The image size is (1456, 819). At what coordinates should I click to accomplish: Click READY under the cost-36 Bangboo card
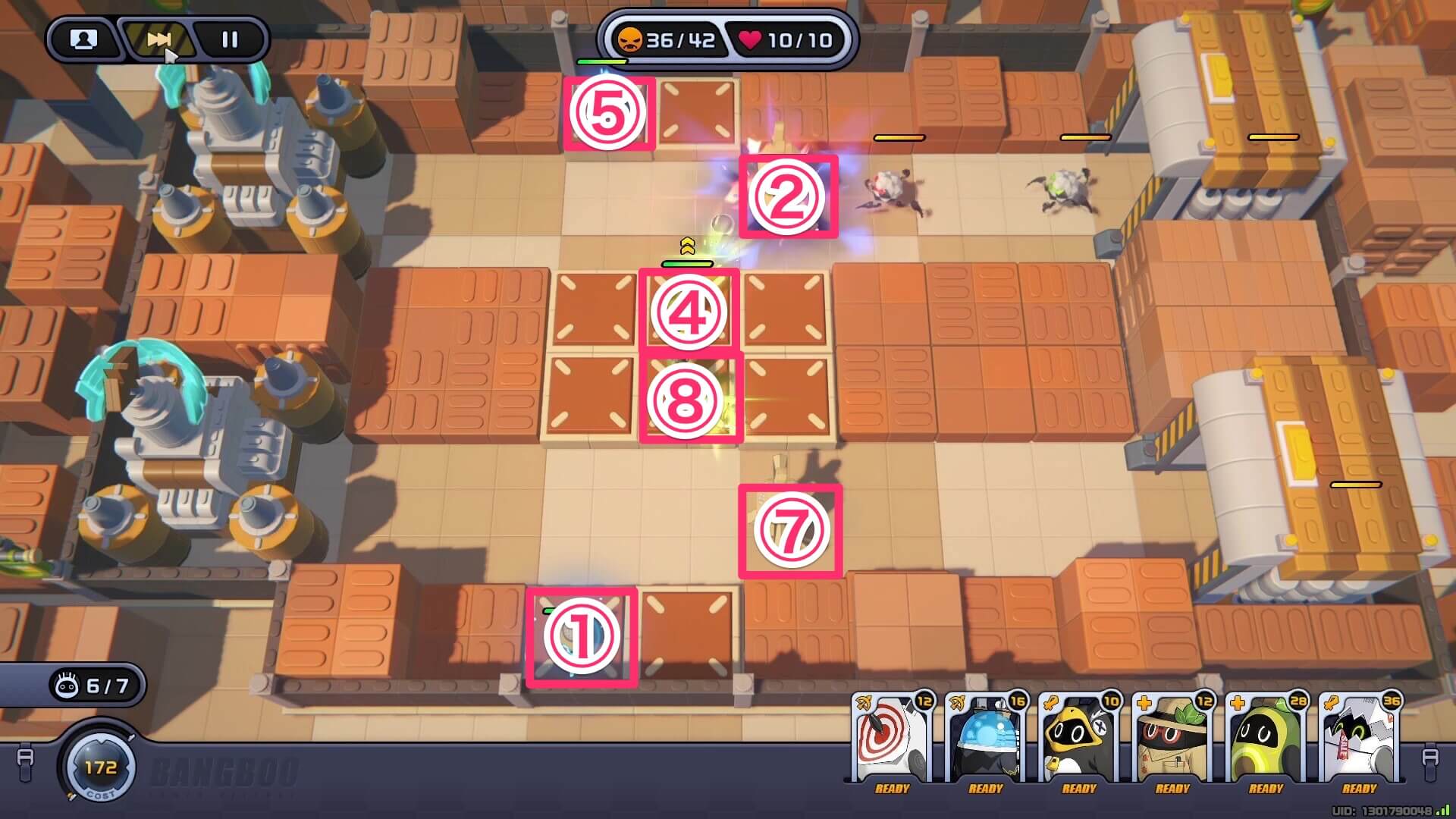coord(1361,789)
